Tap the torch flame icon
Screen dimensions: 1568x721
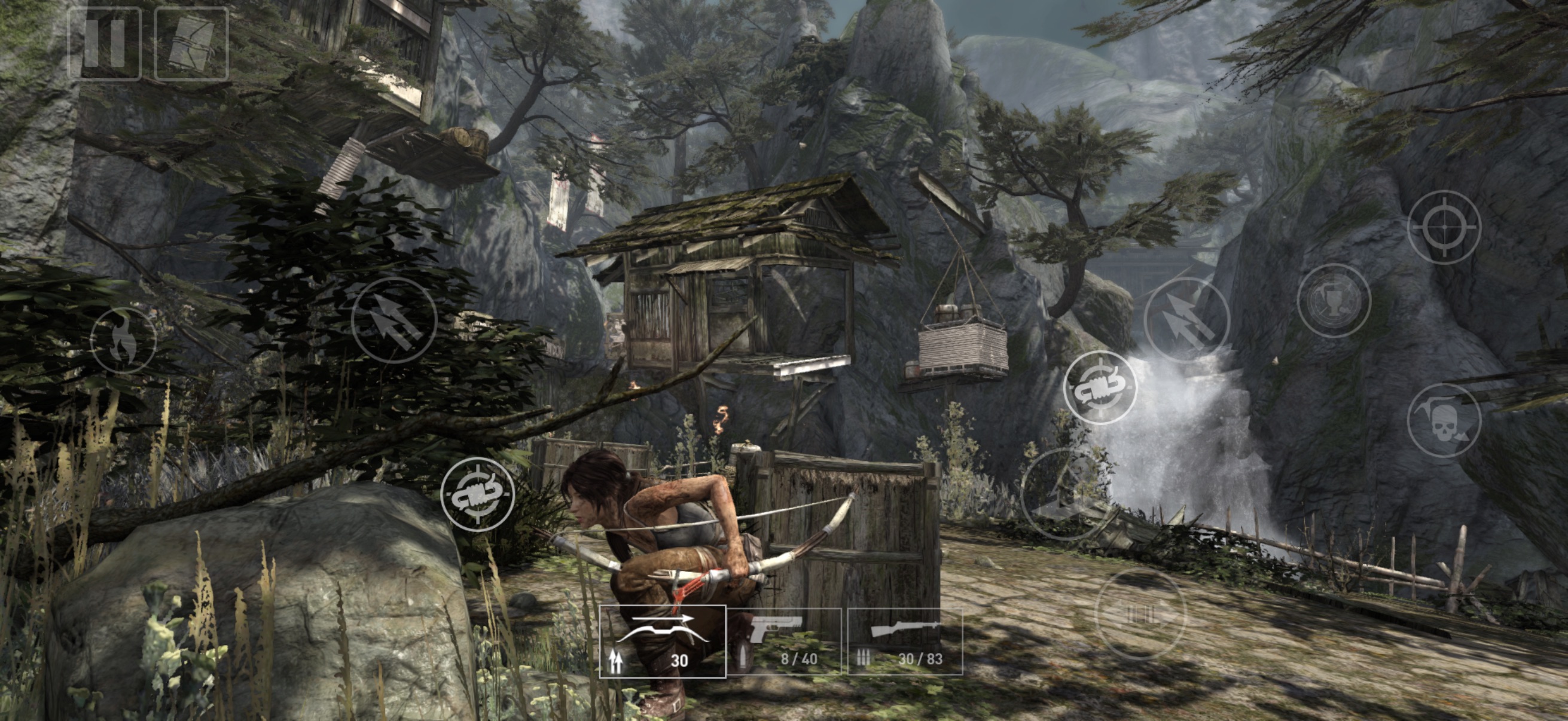coord(124,340)
